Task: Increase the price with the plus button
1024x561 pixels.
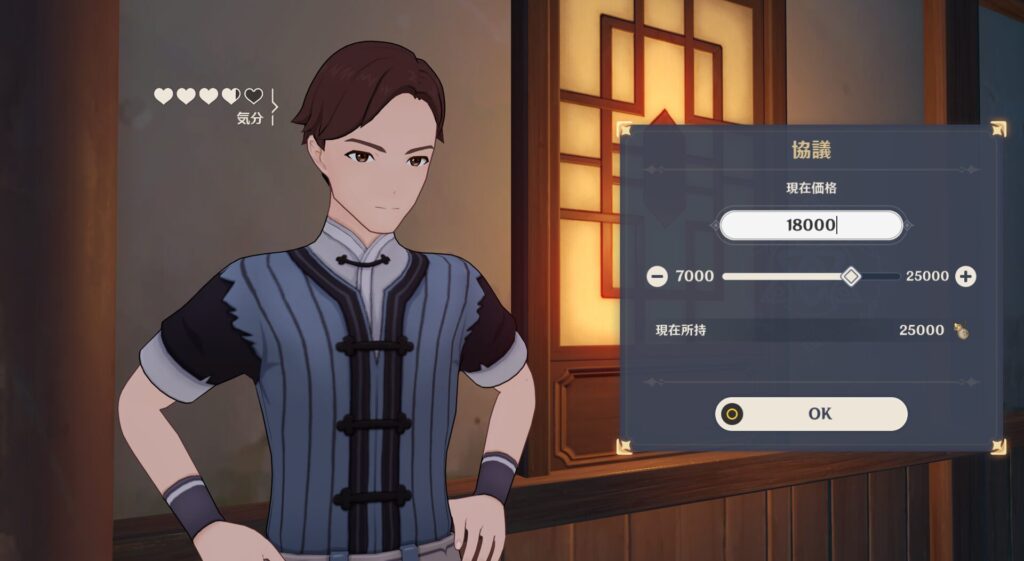Action: point(965,276)
